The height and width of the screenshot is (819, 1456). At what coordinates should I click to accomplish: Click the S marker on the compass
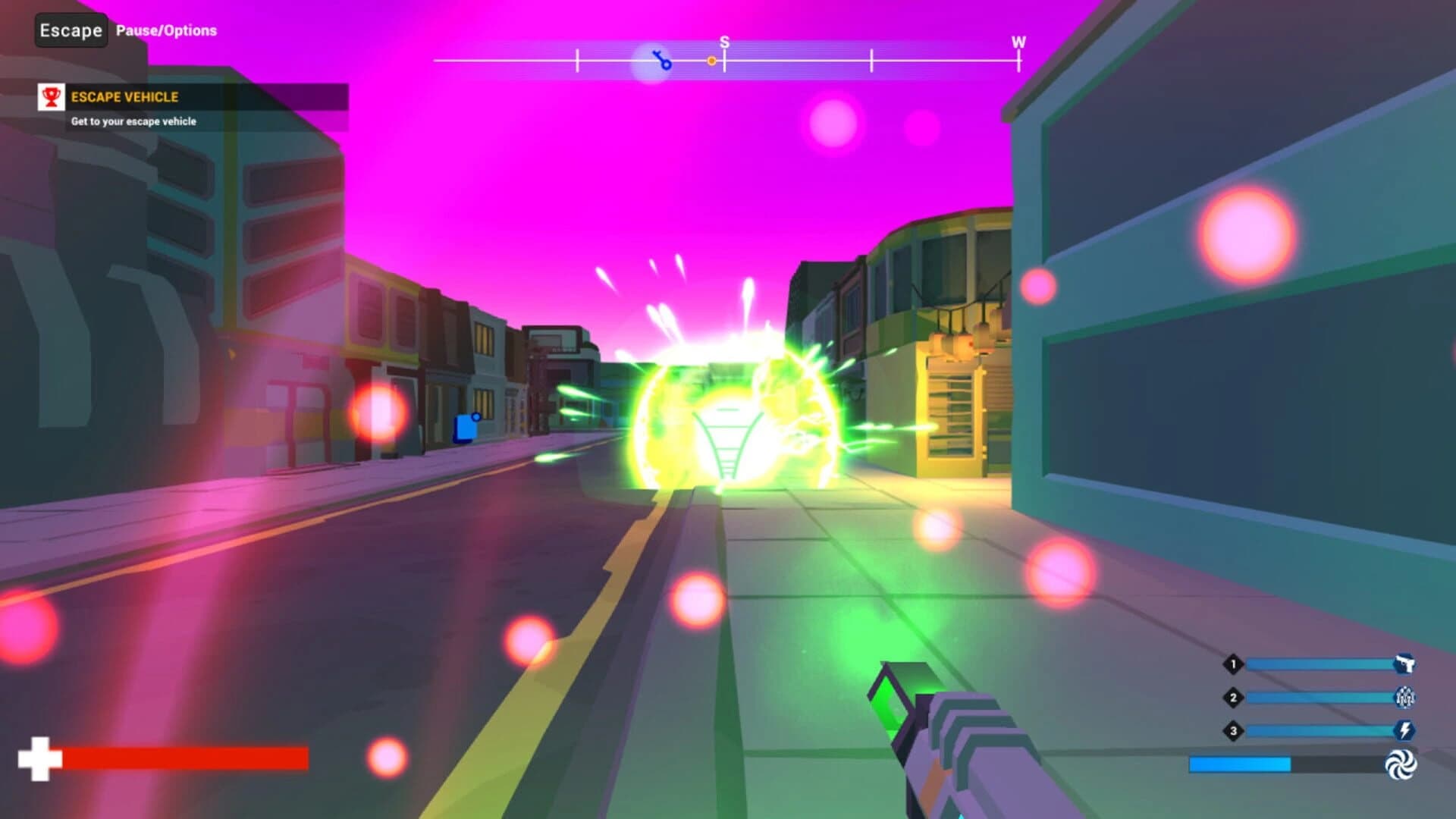coord(724,43)
